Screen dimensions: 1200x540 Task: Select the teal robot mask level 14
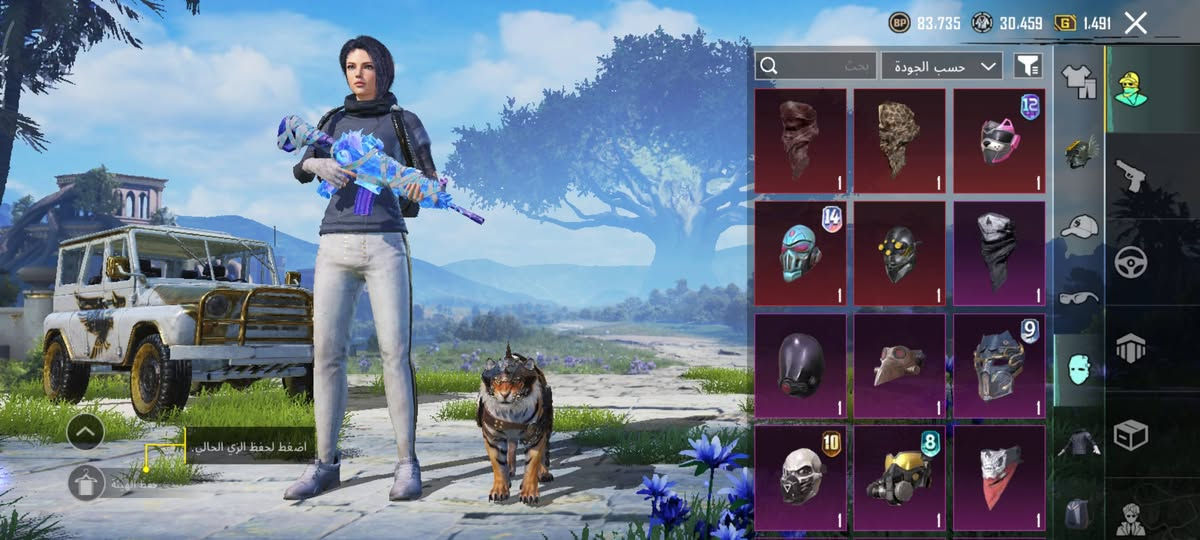pyautogui.click(x=800, y=253)
